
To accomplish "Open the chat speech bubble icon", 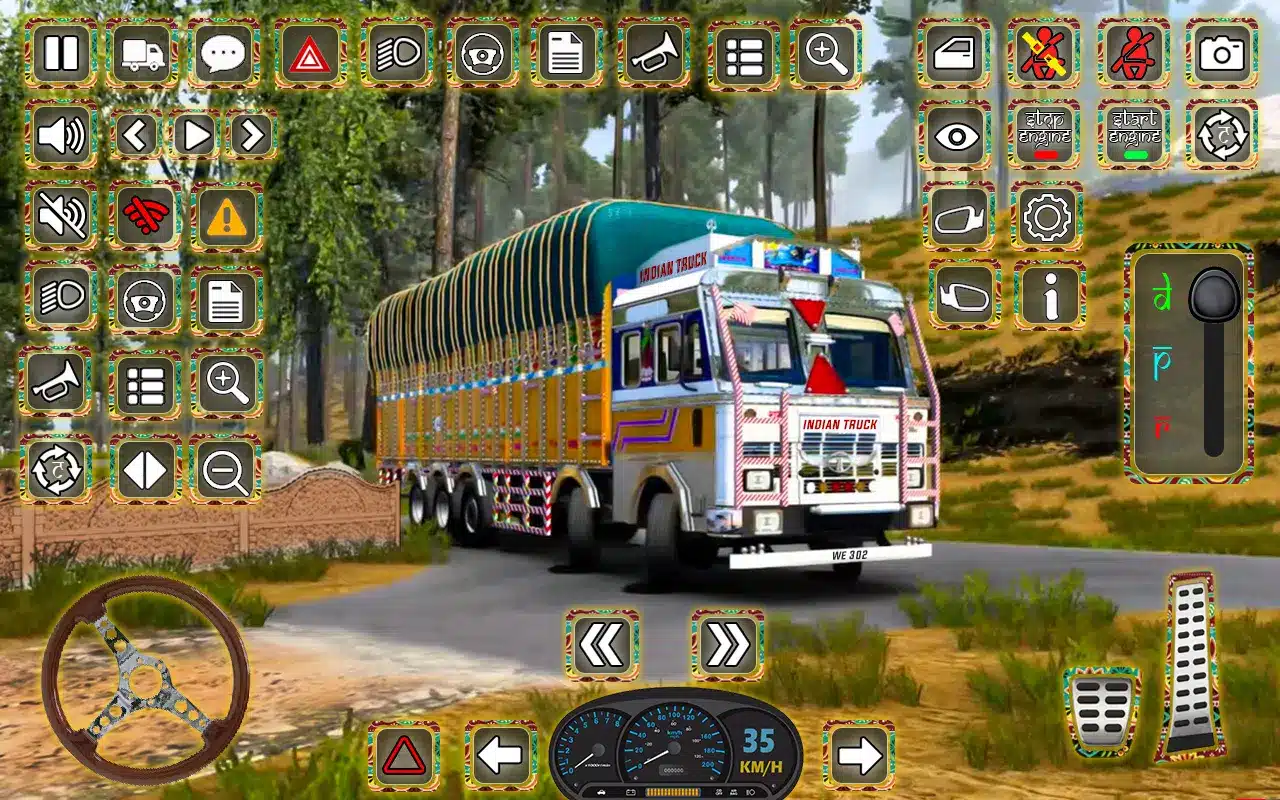I will [226, 53].
